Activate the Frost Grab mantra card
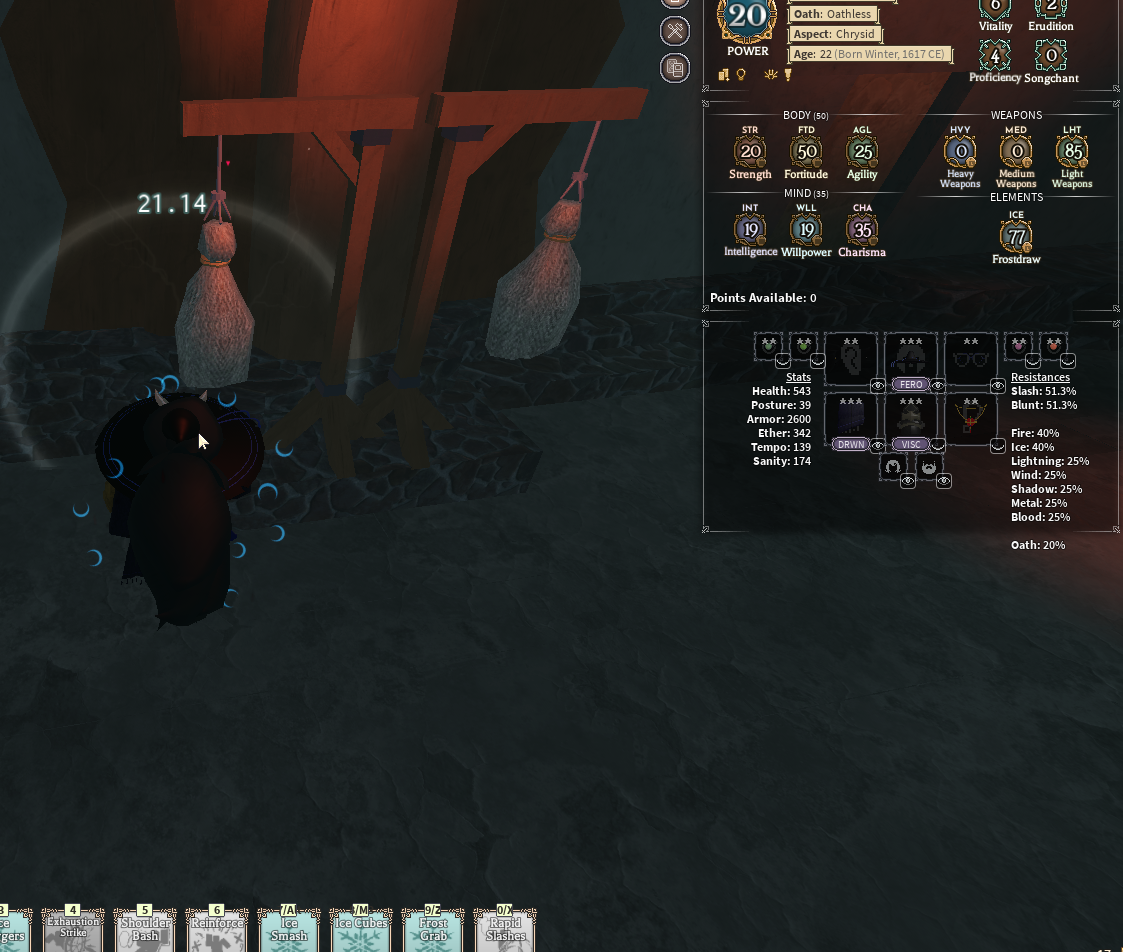 click(x=433, y=932)
